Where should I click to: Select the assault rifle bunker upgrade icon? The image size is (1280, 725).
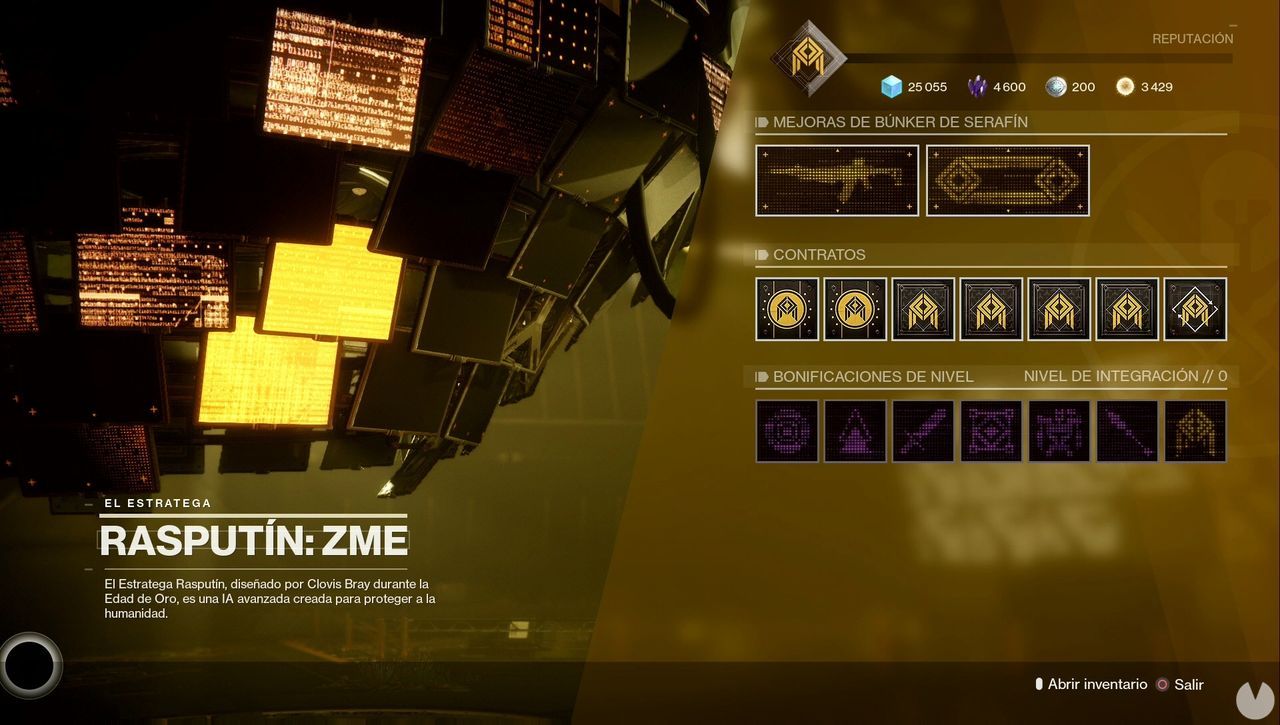837,180
